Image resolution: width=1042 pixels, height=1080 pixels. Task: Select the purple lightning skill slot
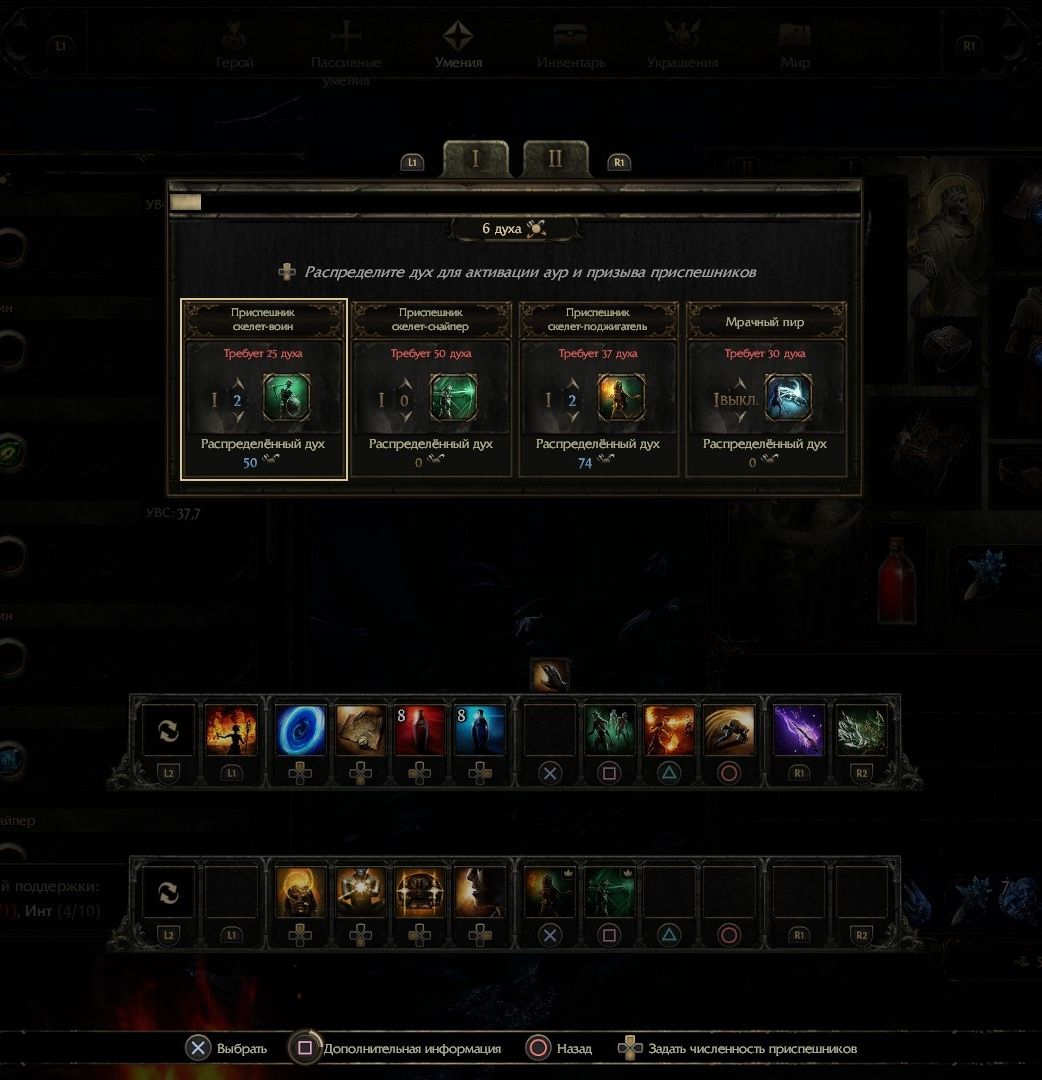(x=799, y=730)
